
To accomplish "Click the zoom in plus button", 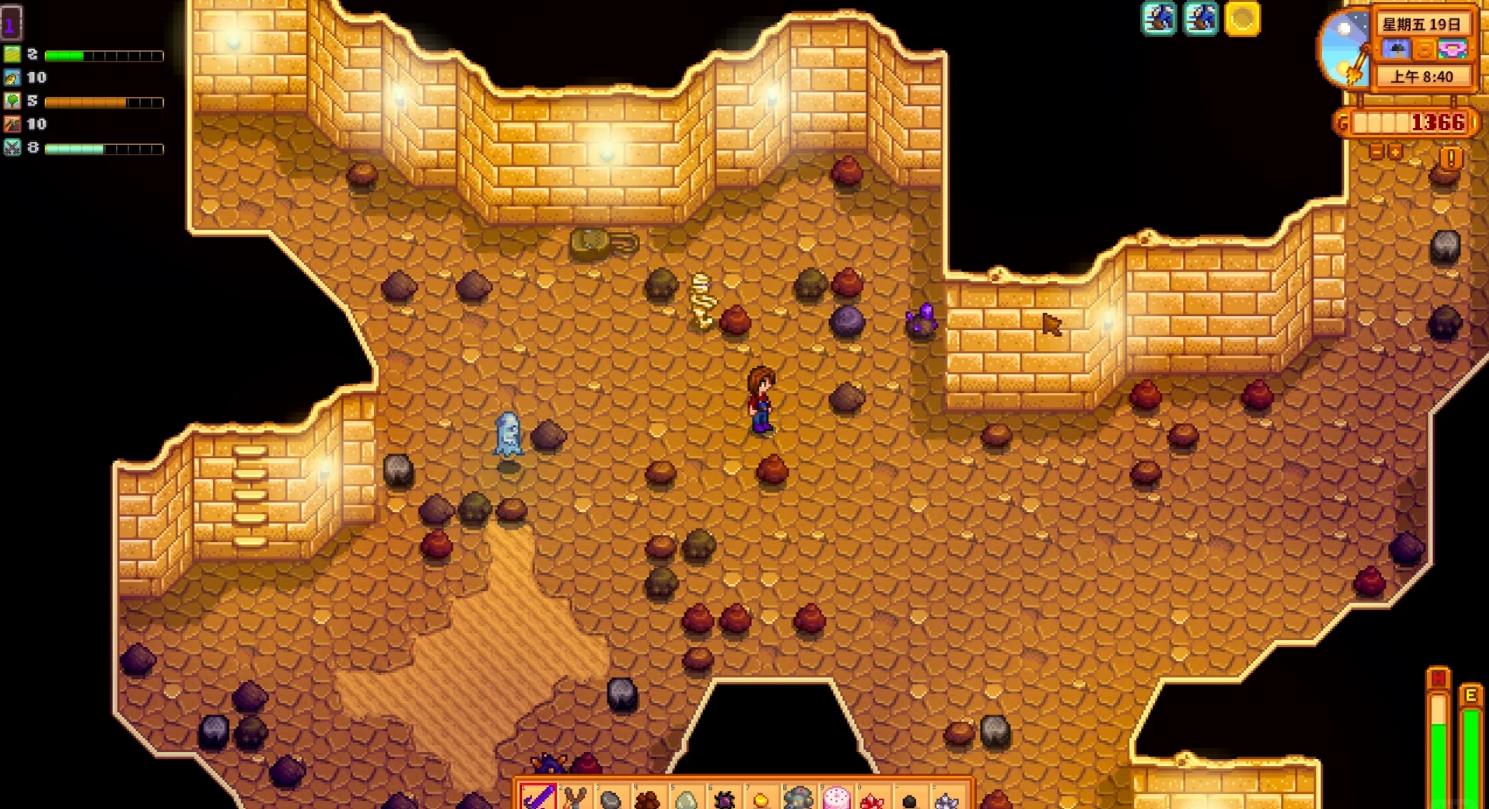I will [1396, 152].
